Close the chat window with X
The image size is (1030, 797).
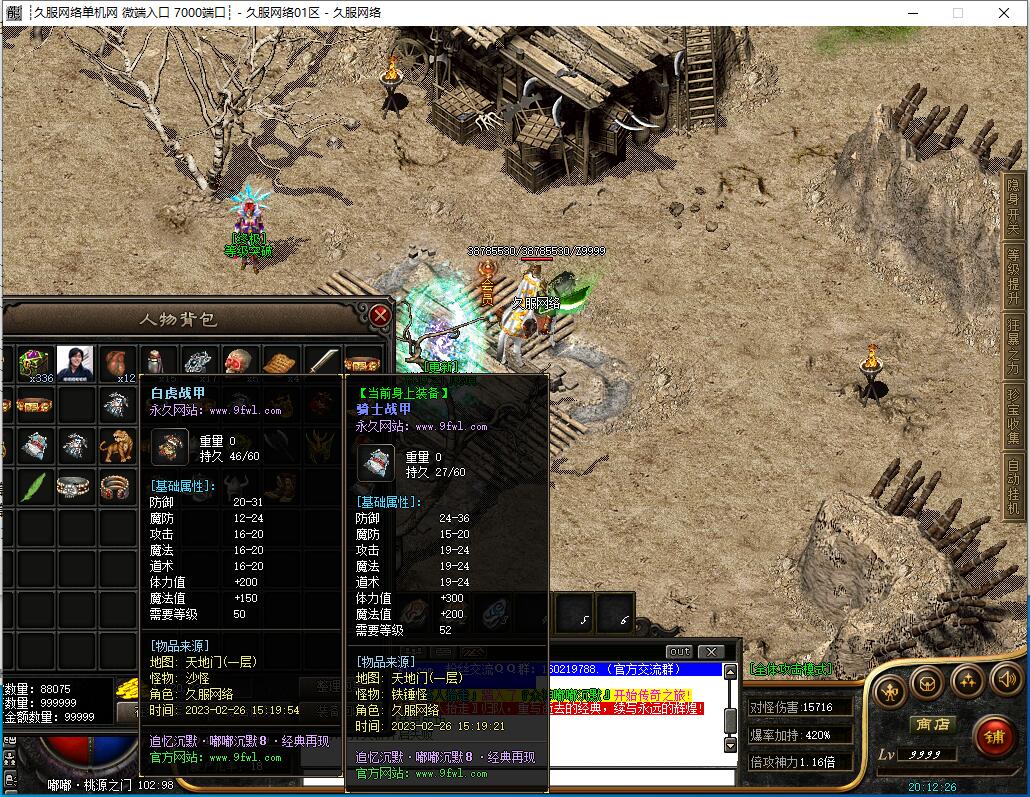coord(710,652)
